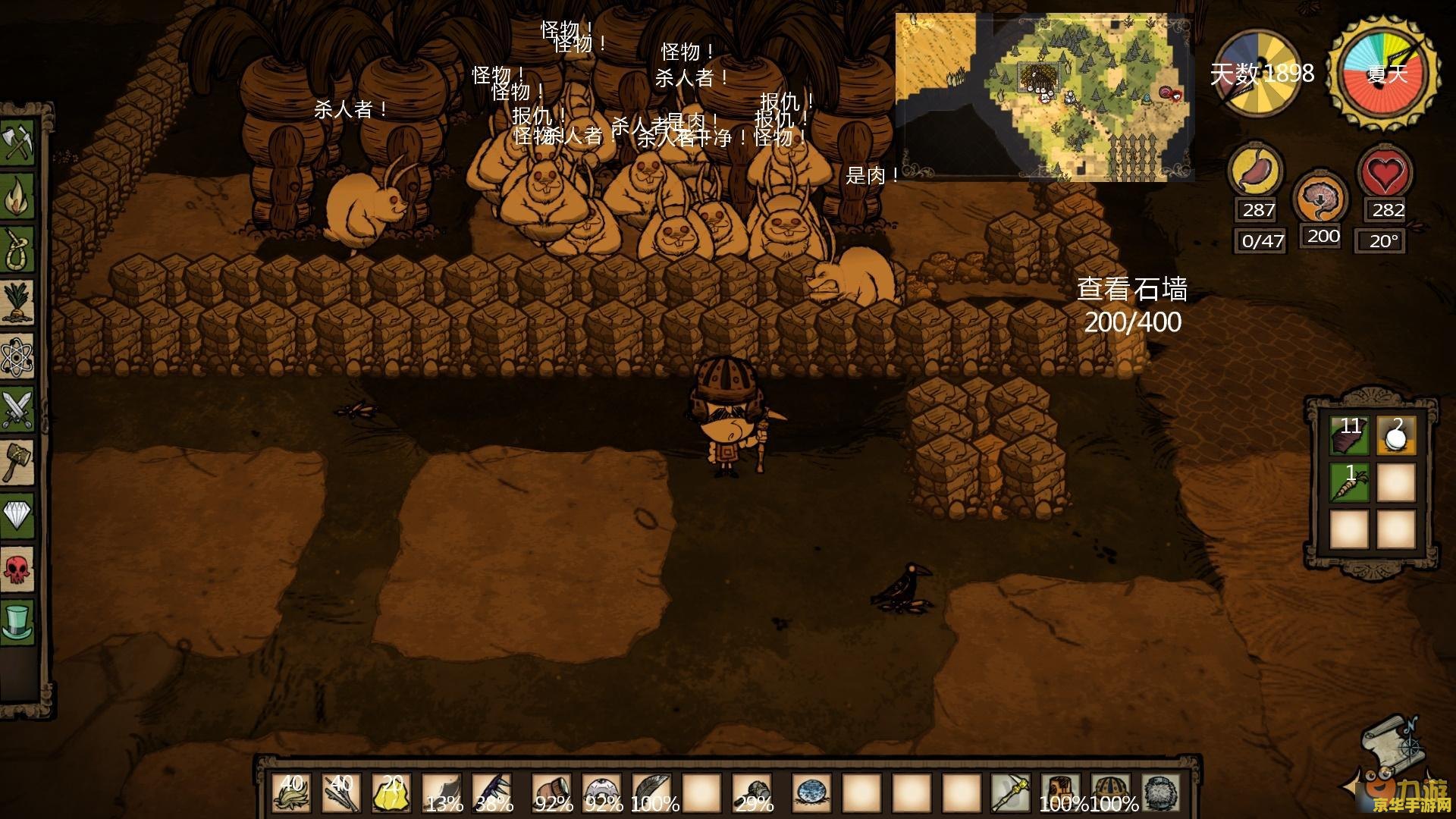Click the dark feather item at 100%
Image resolution: width=1456 pixels, height=819 pixels.
click(651, 793)
